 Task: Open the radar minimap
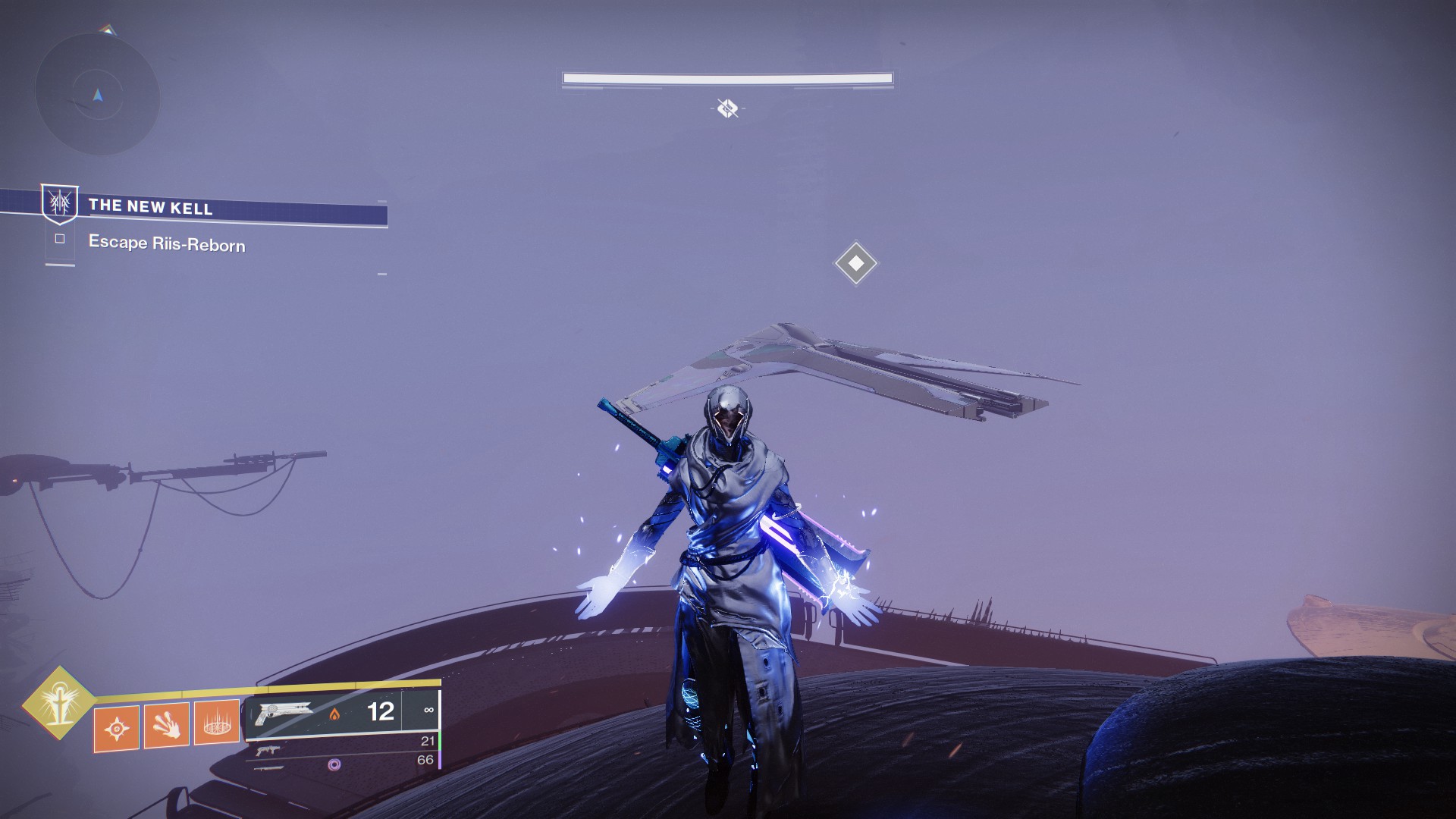[x=97, y=95]
